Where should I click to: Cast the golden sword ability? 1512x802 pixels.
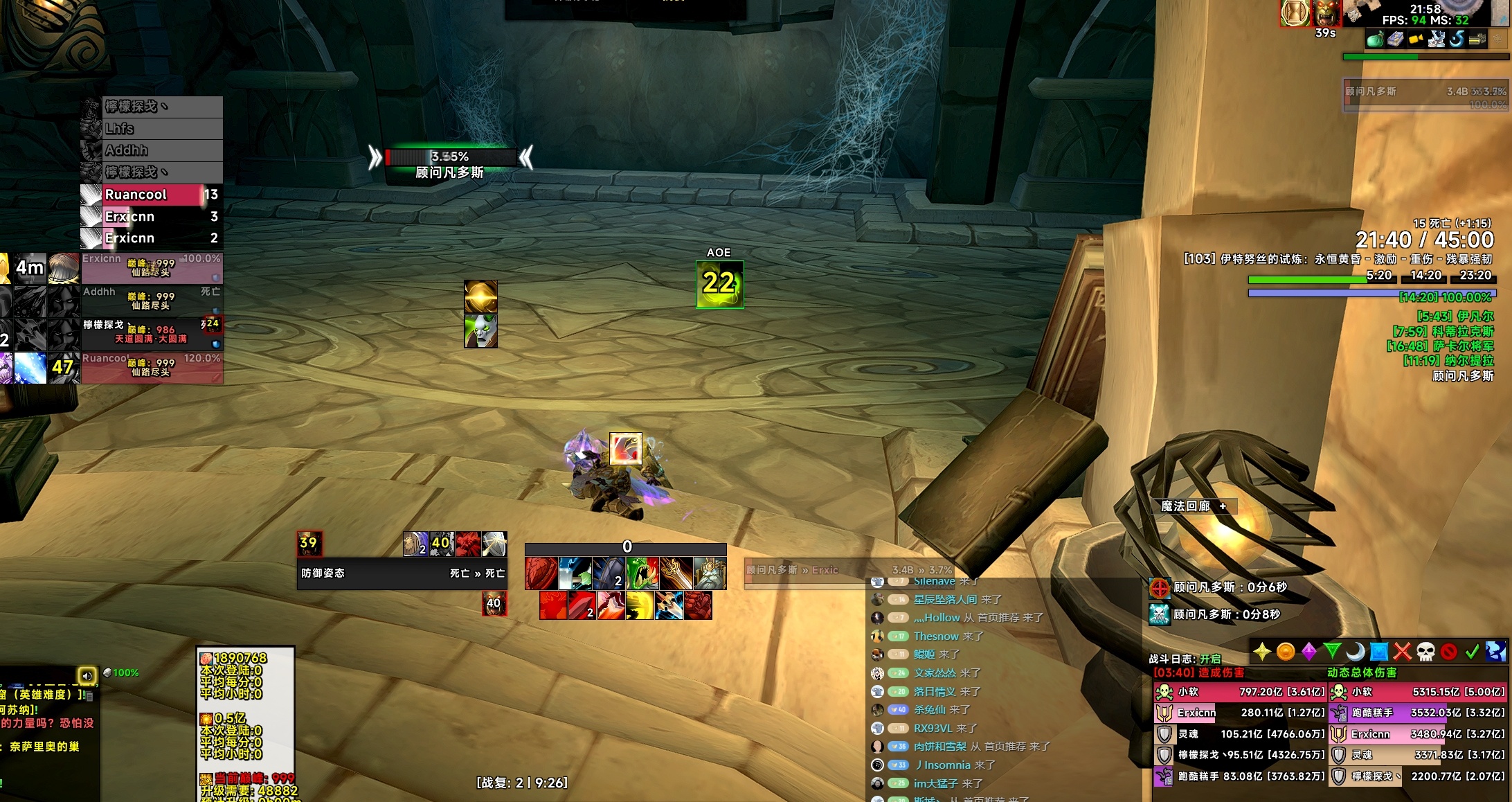pos(676,574)
